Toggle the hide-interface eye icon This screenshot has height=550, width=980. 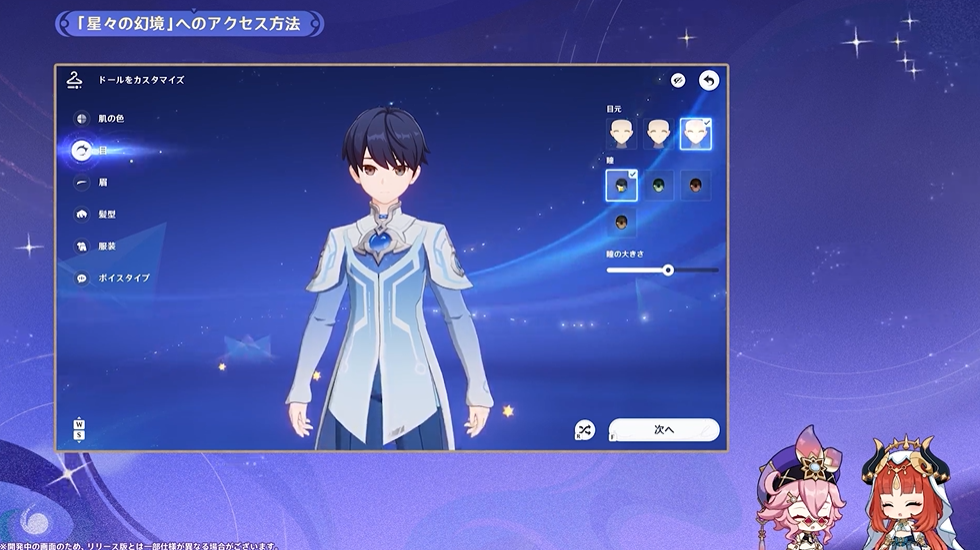point(678,80)
